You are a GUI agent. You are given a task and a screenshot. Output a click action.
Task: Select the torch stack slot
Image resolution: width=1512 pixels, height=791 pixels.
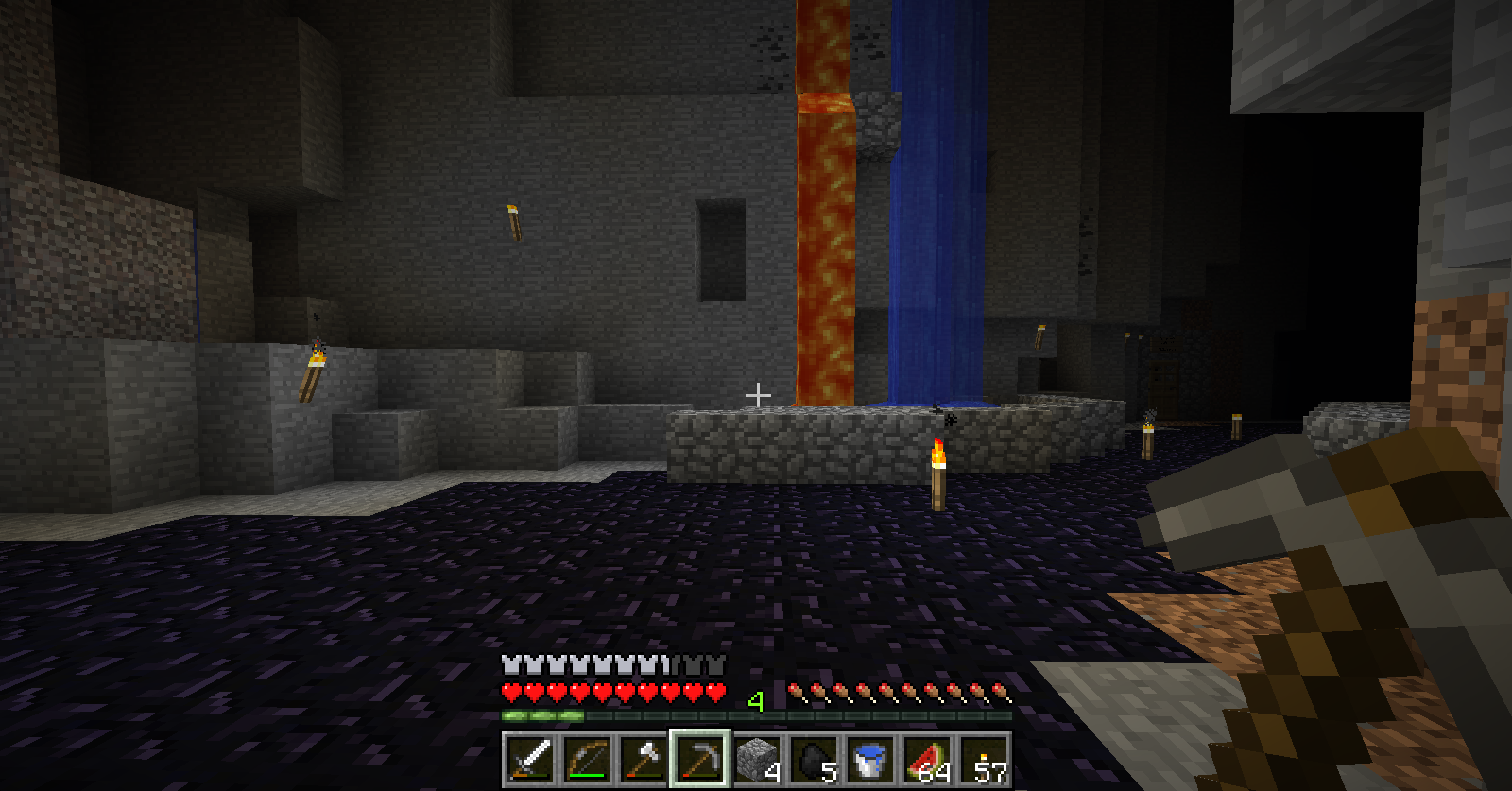tap(983, 759)
